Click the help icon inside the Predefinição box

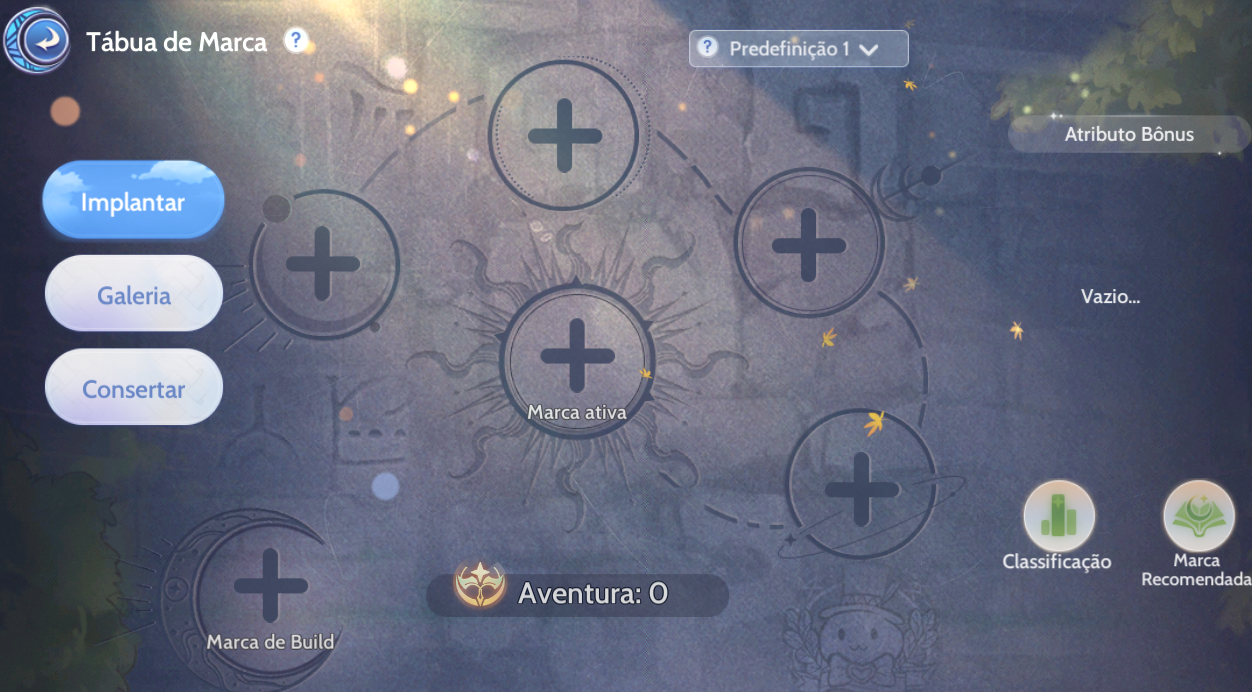coord(708,47)
